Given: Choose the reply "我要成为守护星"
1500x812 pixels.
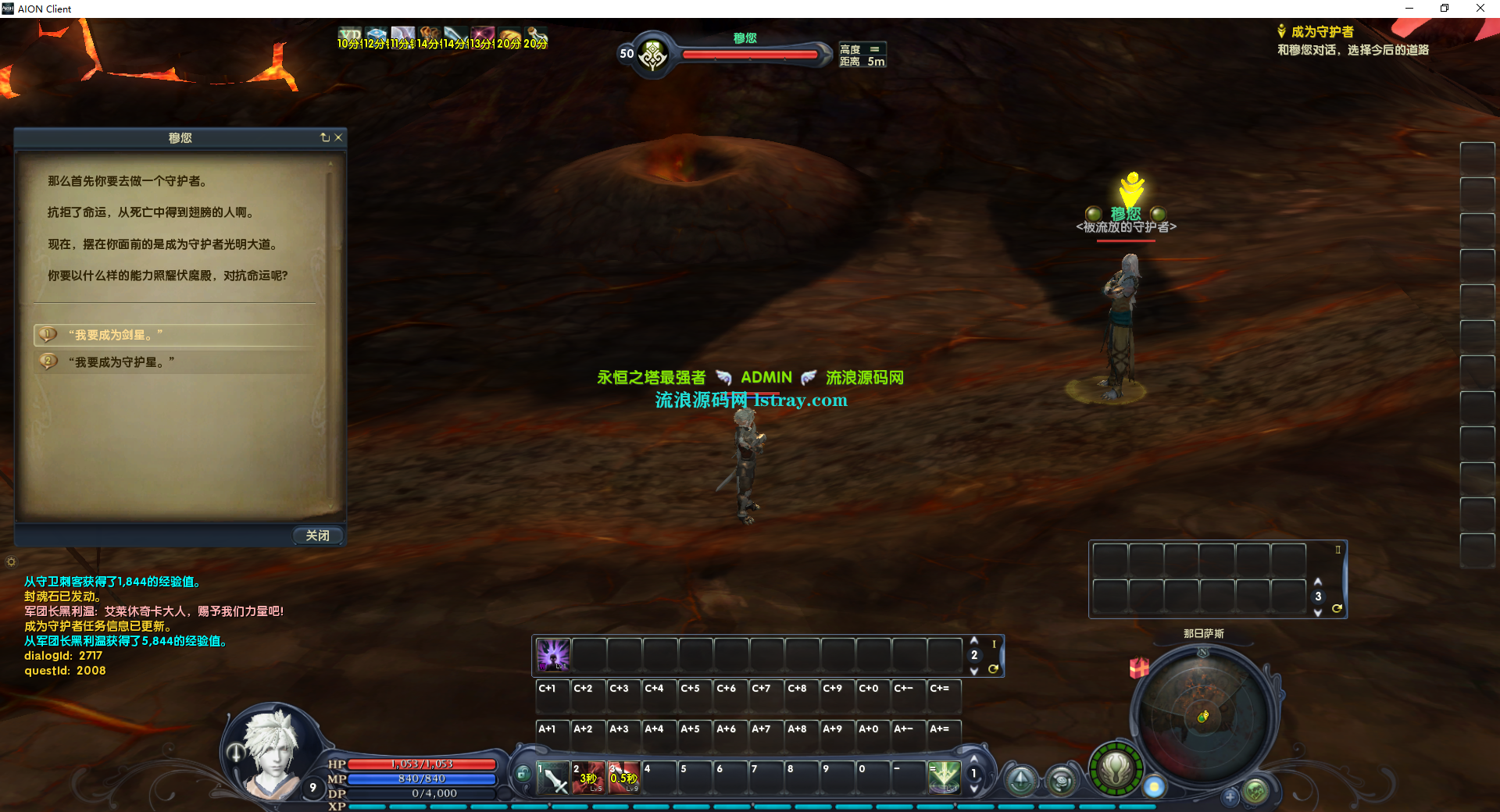Looking at the screenshot, I should point(121,362).
